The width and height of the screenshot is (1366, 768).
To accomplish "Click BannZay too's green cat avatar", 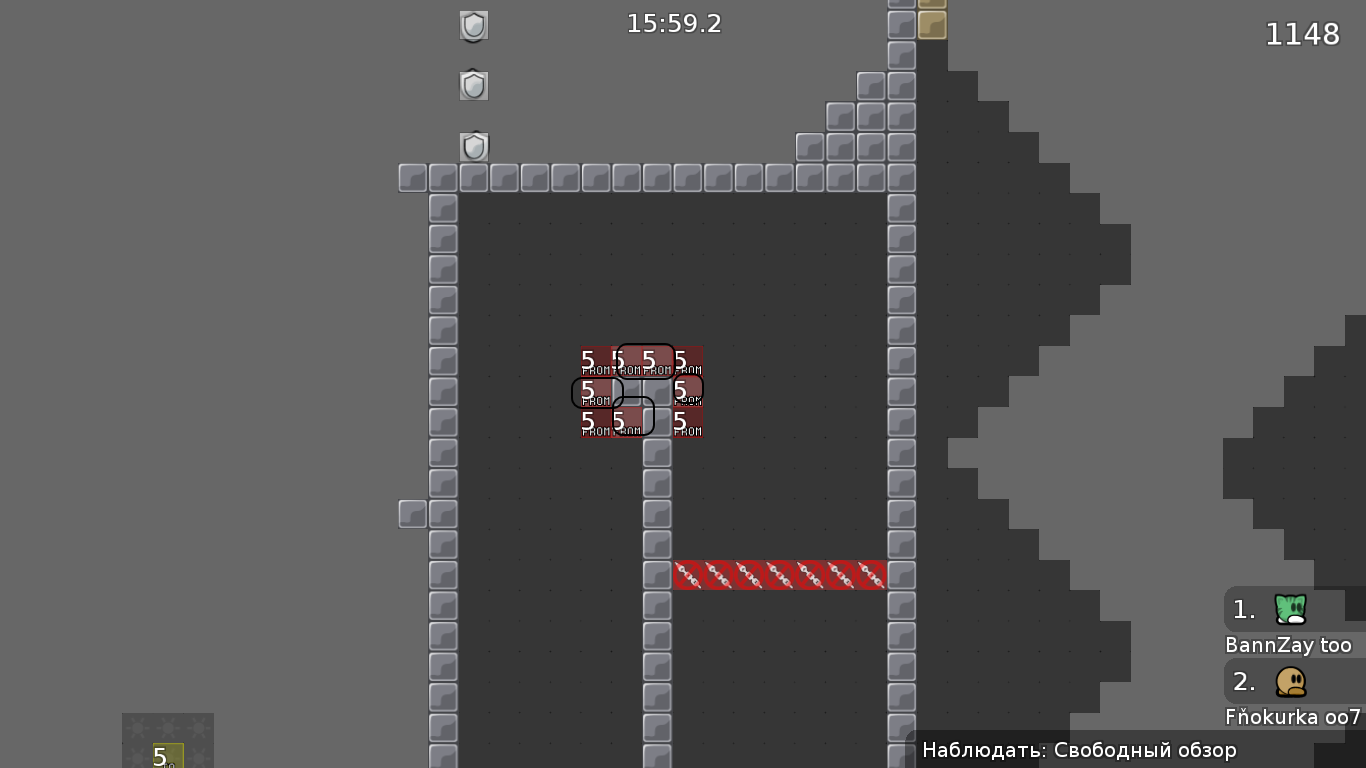I will pyautogui.click(x=1289, y=610).
